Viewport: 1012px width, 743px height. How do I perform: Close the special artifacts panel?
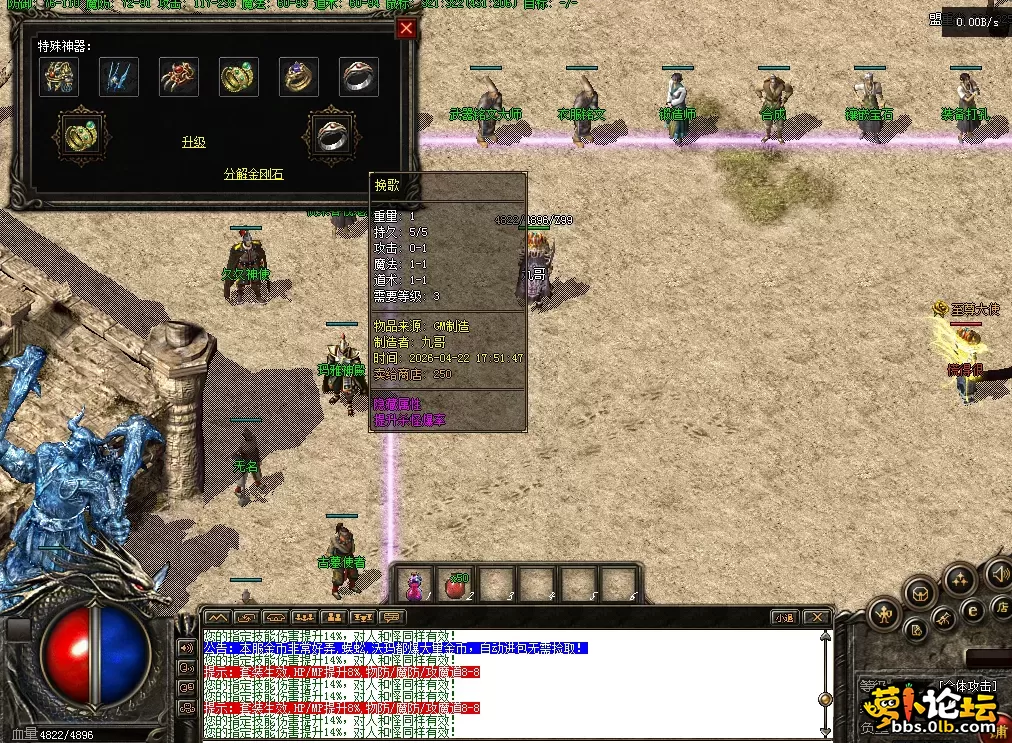tap(406, 28)
